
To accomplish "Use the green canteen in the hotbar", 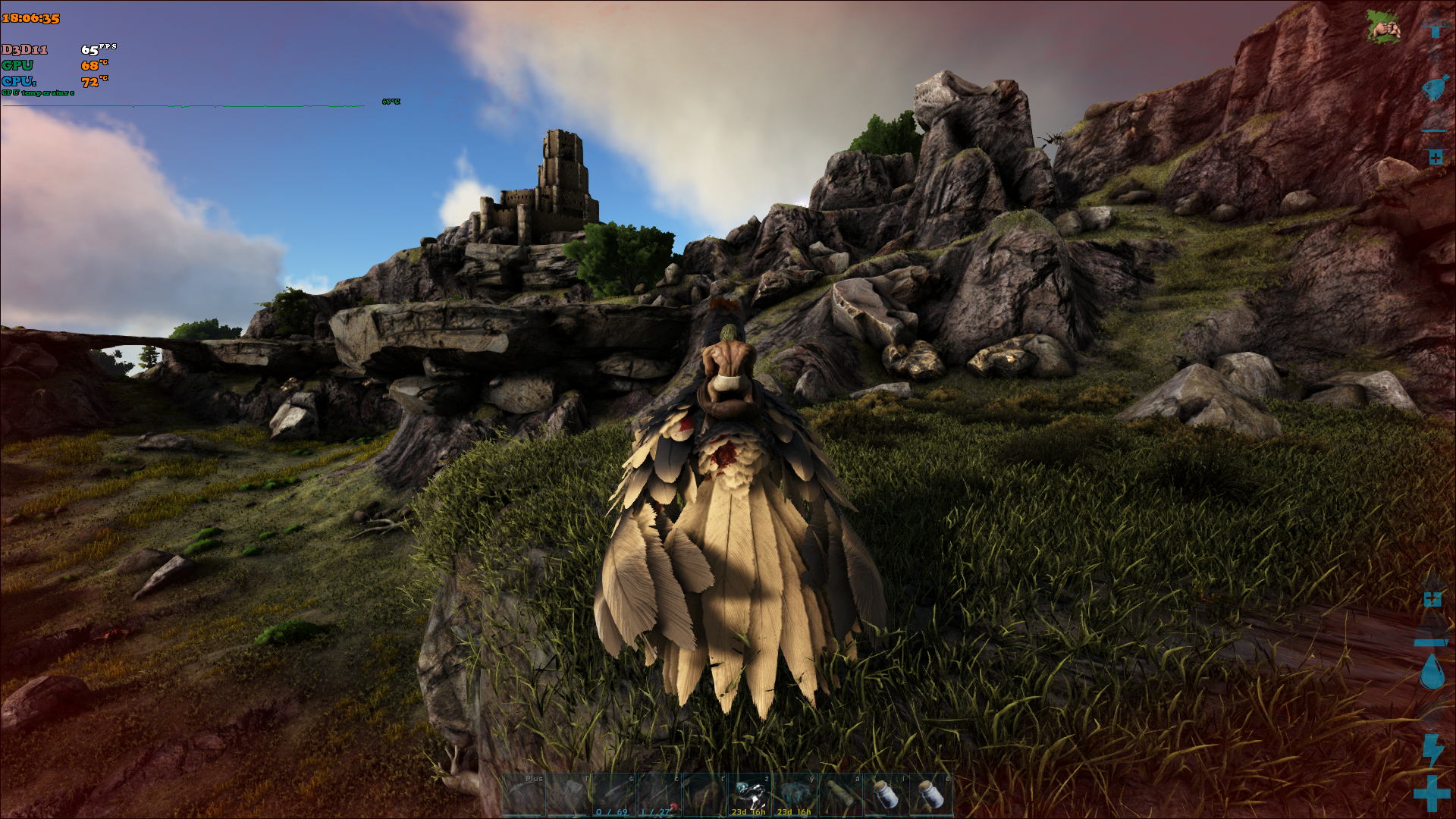I will click(x=840, y=795).
